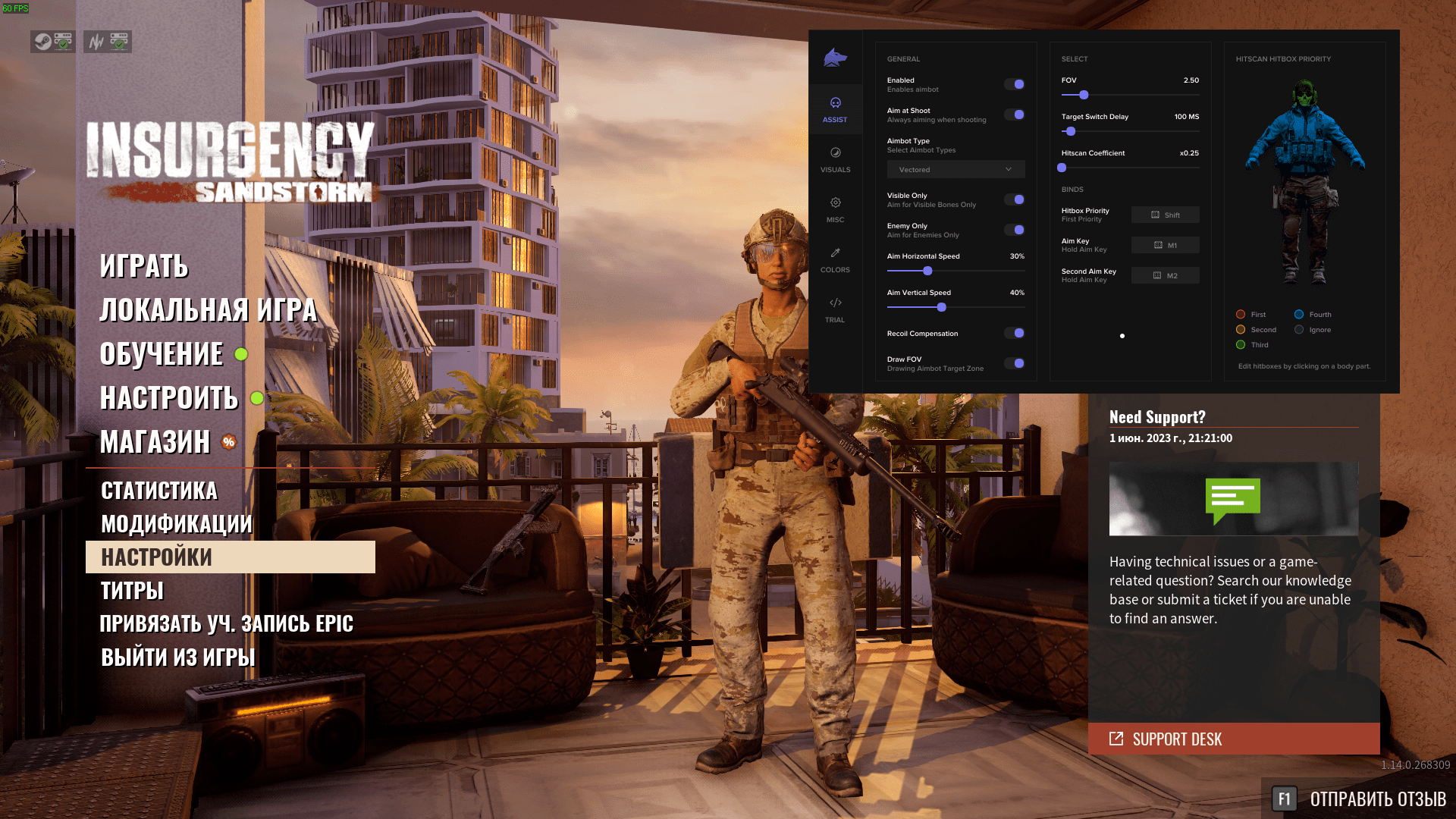Open НАСТРОИТЬ from the main menu
The height and width of the screenshot is (819, 1456).
(170, 398)
